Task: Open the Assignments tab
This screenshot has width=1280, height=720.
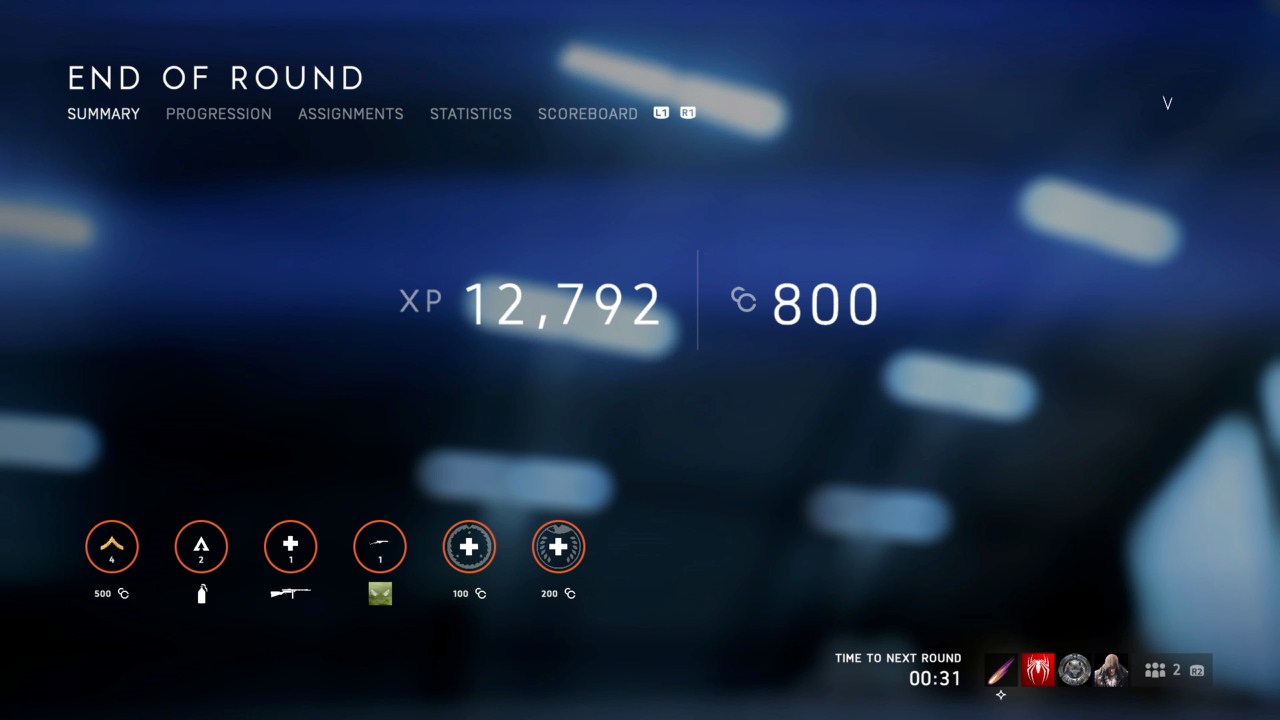Action: pyautogui.click(x=350, y=114)
